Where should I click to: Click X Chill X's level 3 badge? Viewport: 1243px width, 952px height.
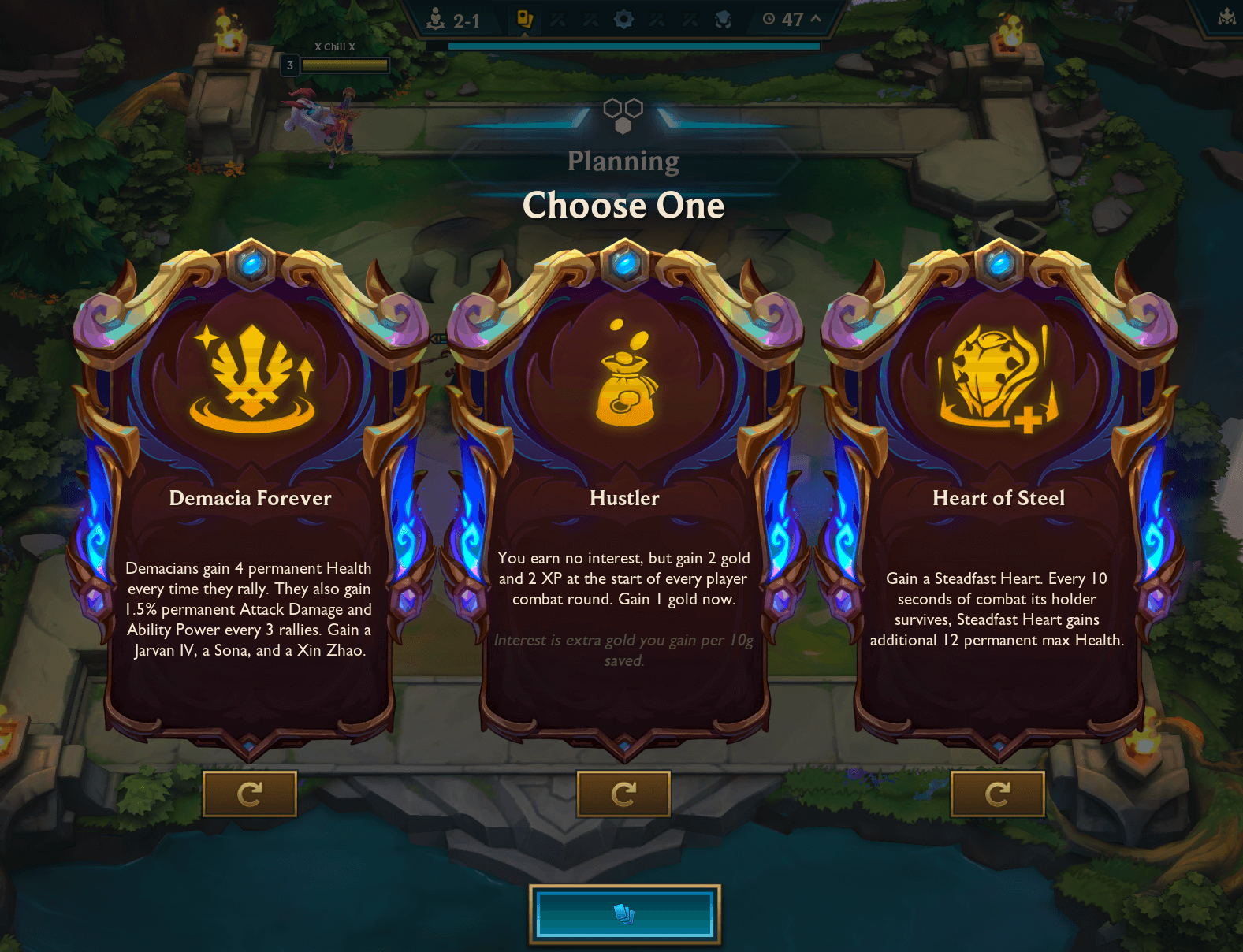288,65
